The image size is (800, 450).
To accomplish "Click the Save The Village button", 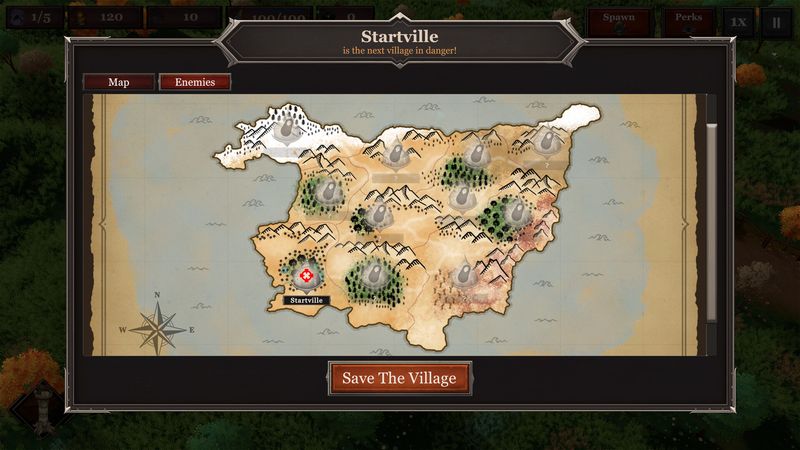I will (399, 378).
